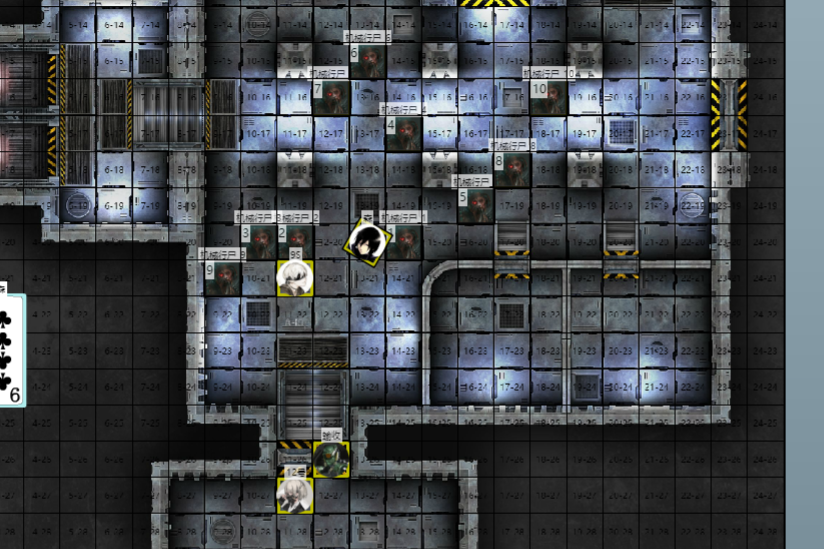Select the white-haired token below the soldier
This screenshot has width=824, height=549.
[295, 495]
